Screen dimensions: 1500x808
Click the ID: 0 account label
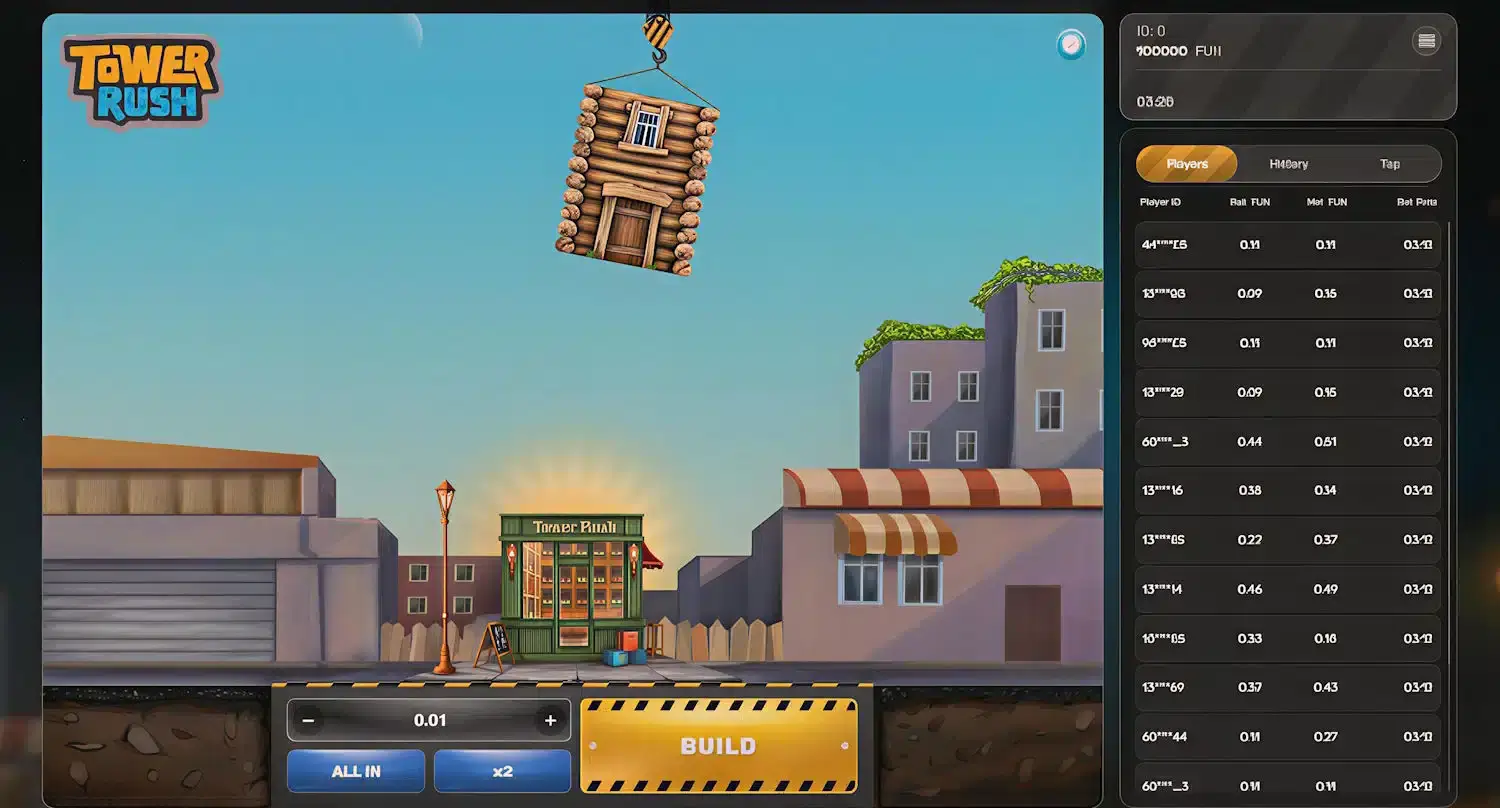(1149, 30)
